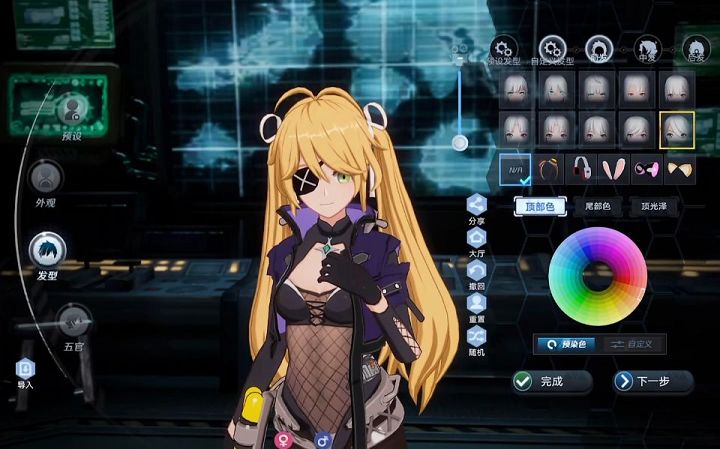This screenshot has height=449, width=720.
Task: Go to next step with 下一步
Action: click(x=653, y=381)
